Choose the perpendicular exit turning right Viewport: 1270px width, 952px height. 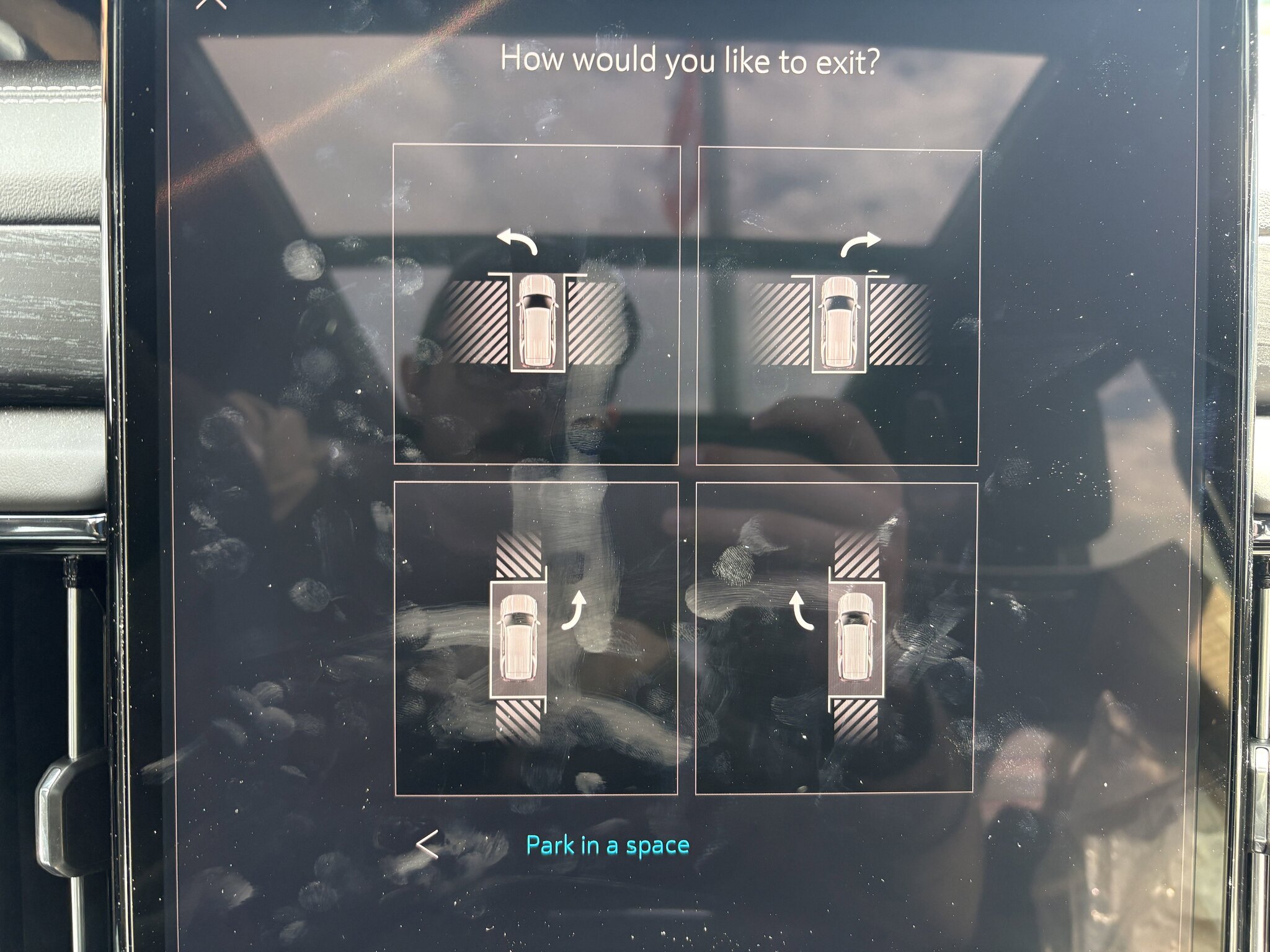click(x=838, y=307)
